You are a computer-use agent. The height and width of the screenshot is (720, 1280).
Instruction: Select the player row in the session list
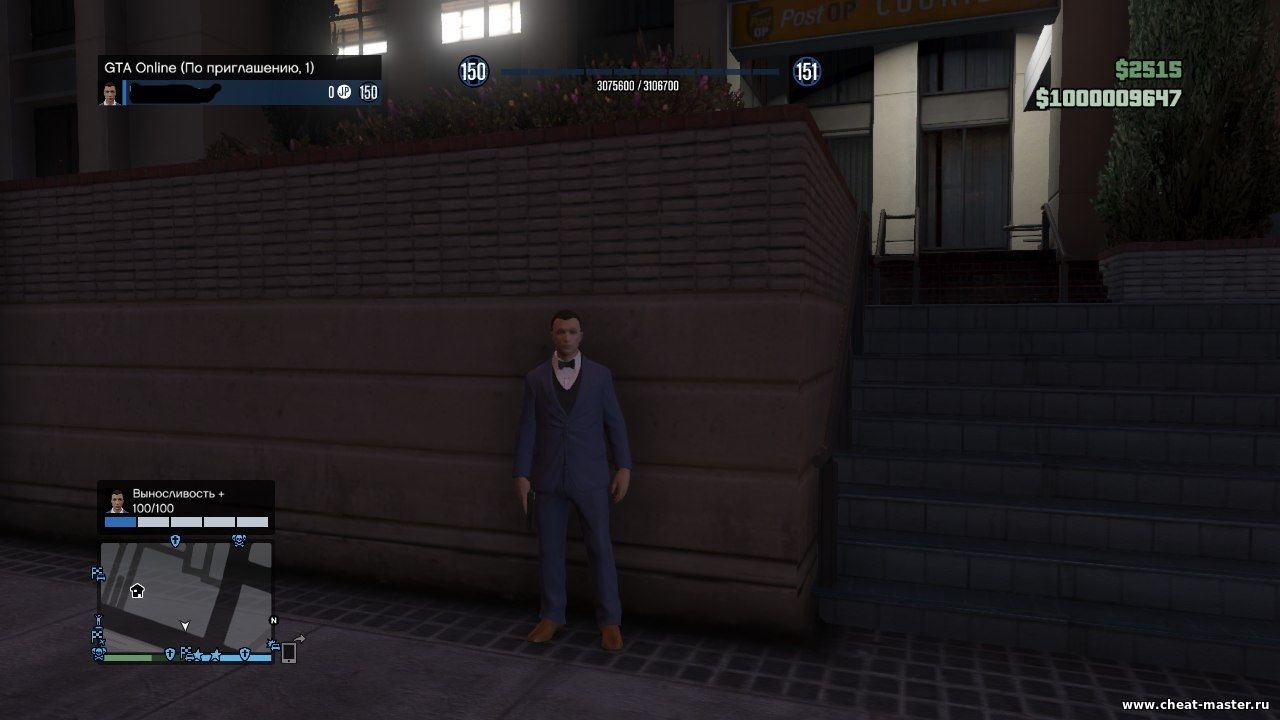(x=250, y=93)
